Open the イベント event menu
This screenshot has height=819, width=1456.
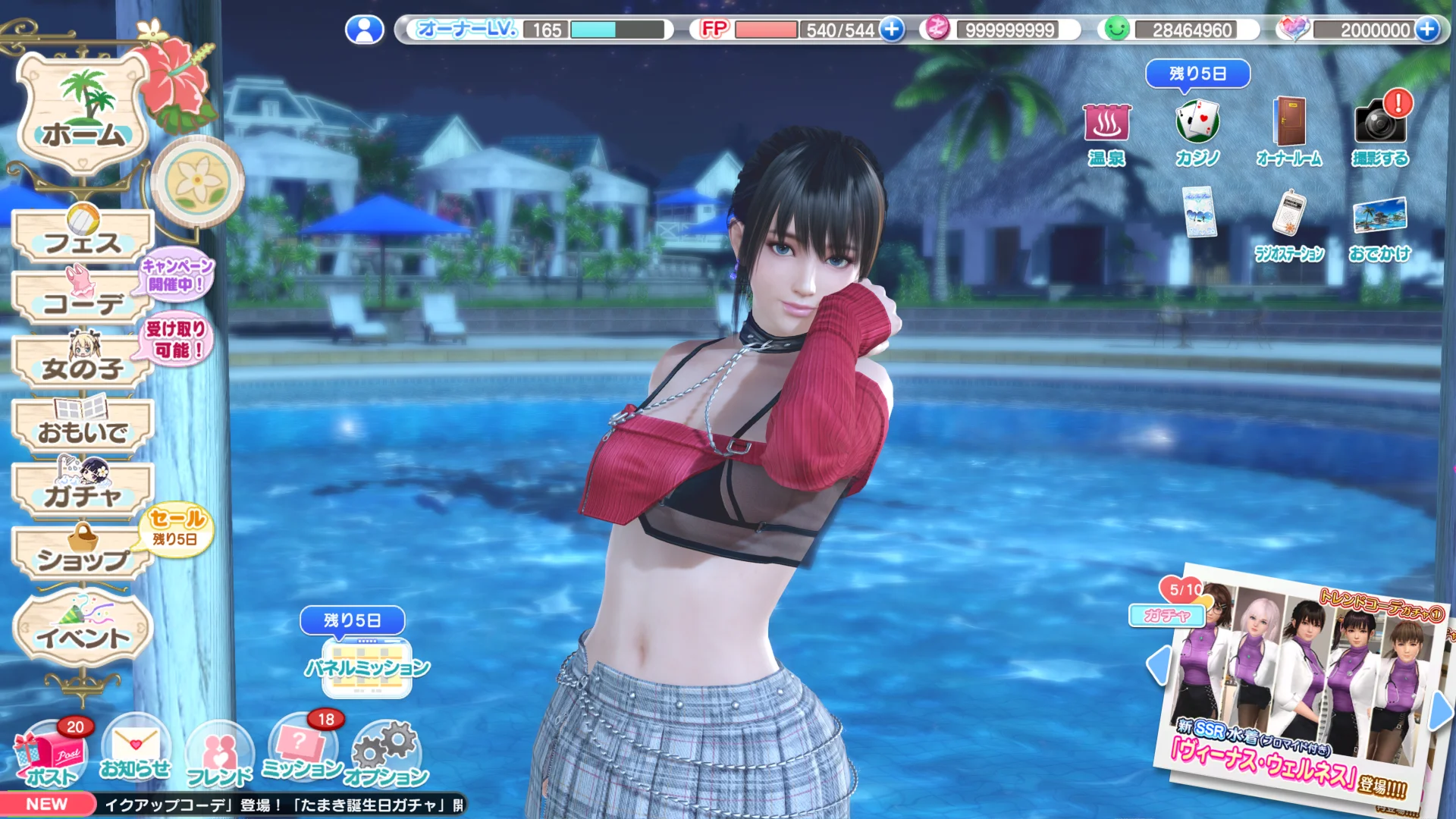tap(83, 632)
